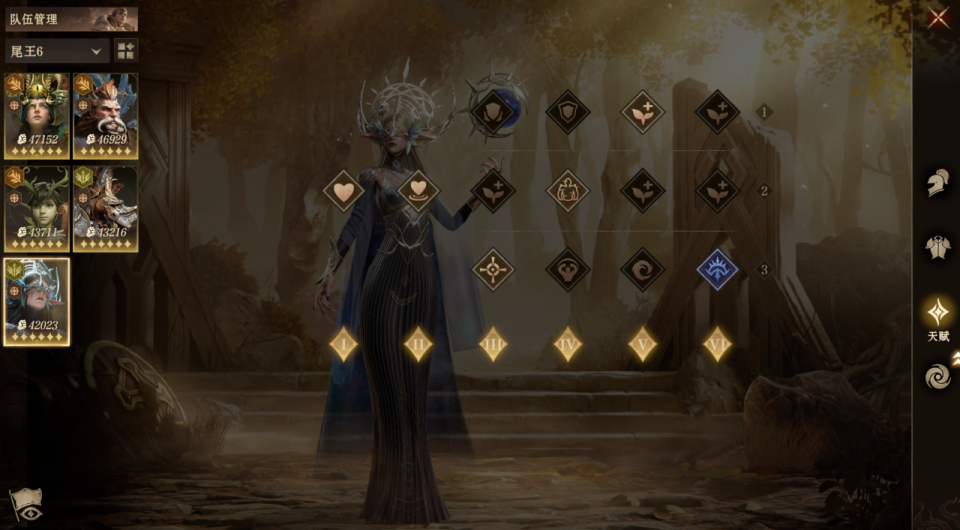Choose the antlered hero with power 43711
The image size is (960, 530).
[37, 208]
